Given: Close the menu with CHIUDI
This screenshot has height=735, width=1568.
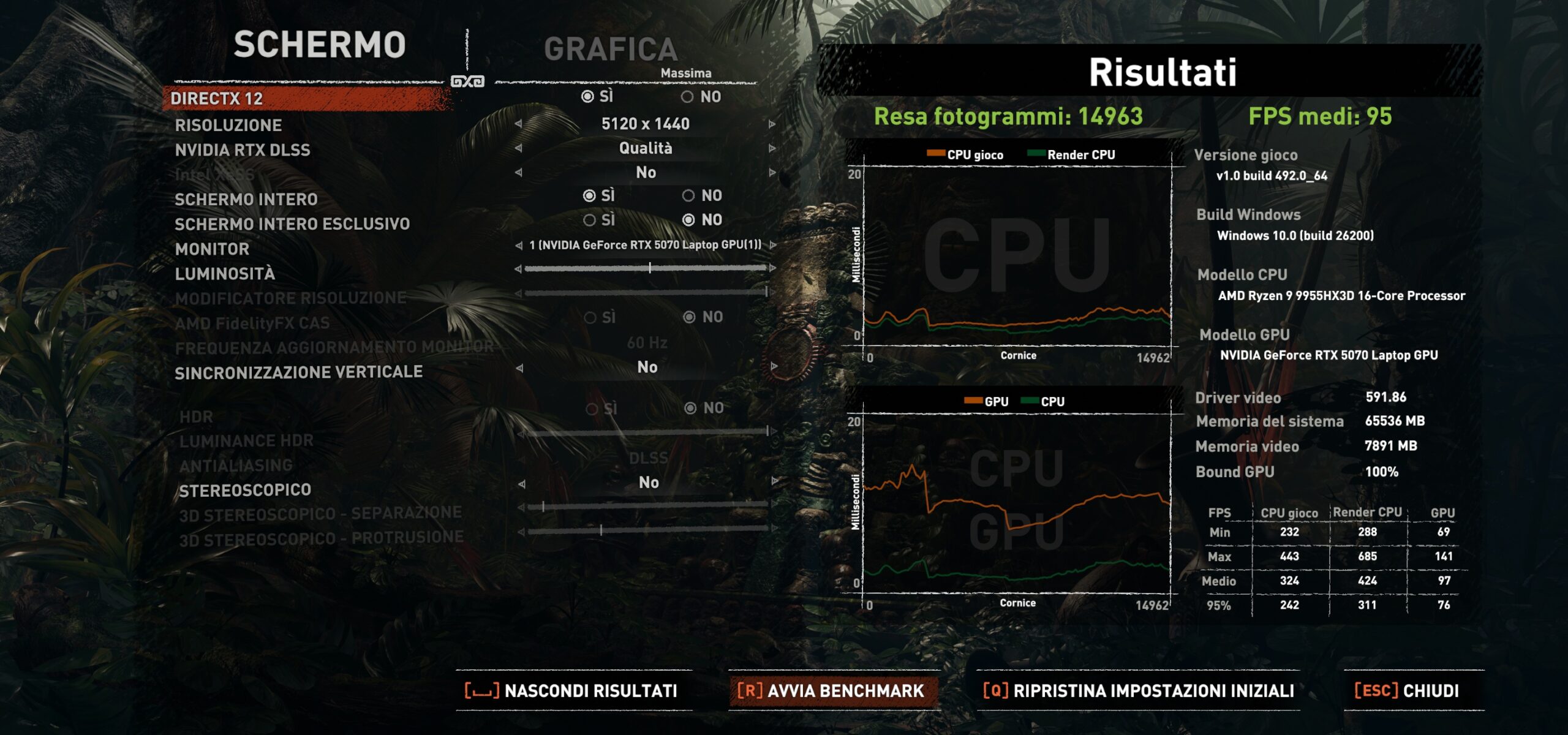Looking at the screenshot, I should [1407, 691].
